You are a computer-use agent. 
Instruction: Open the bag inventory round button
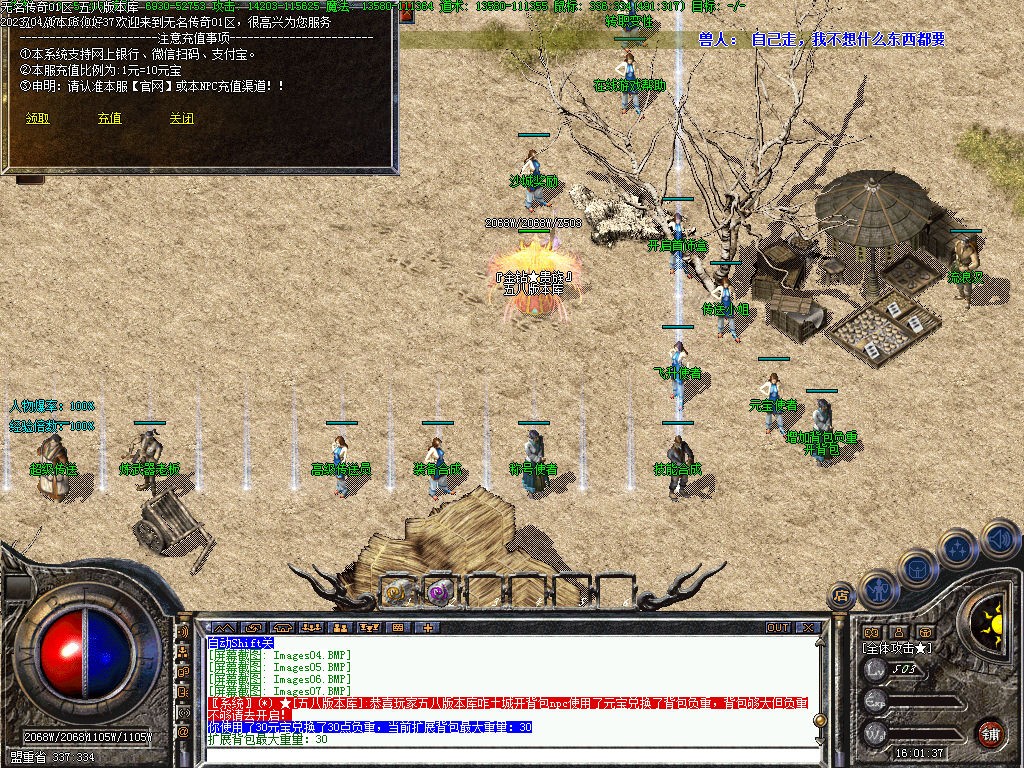[x=916, y=569]
